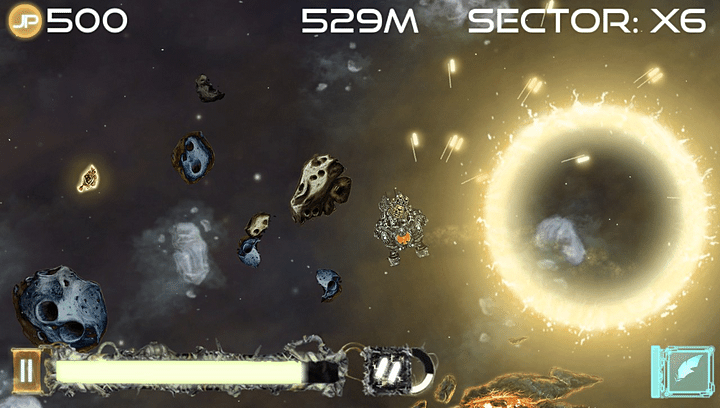Tap the twin-missile weapon icon
Screen dimensions: 720x408
(387, 371)
